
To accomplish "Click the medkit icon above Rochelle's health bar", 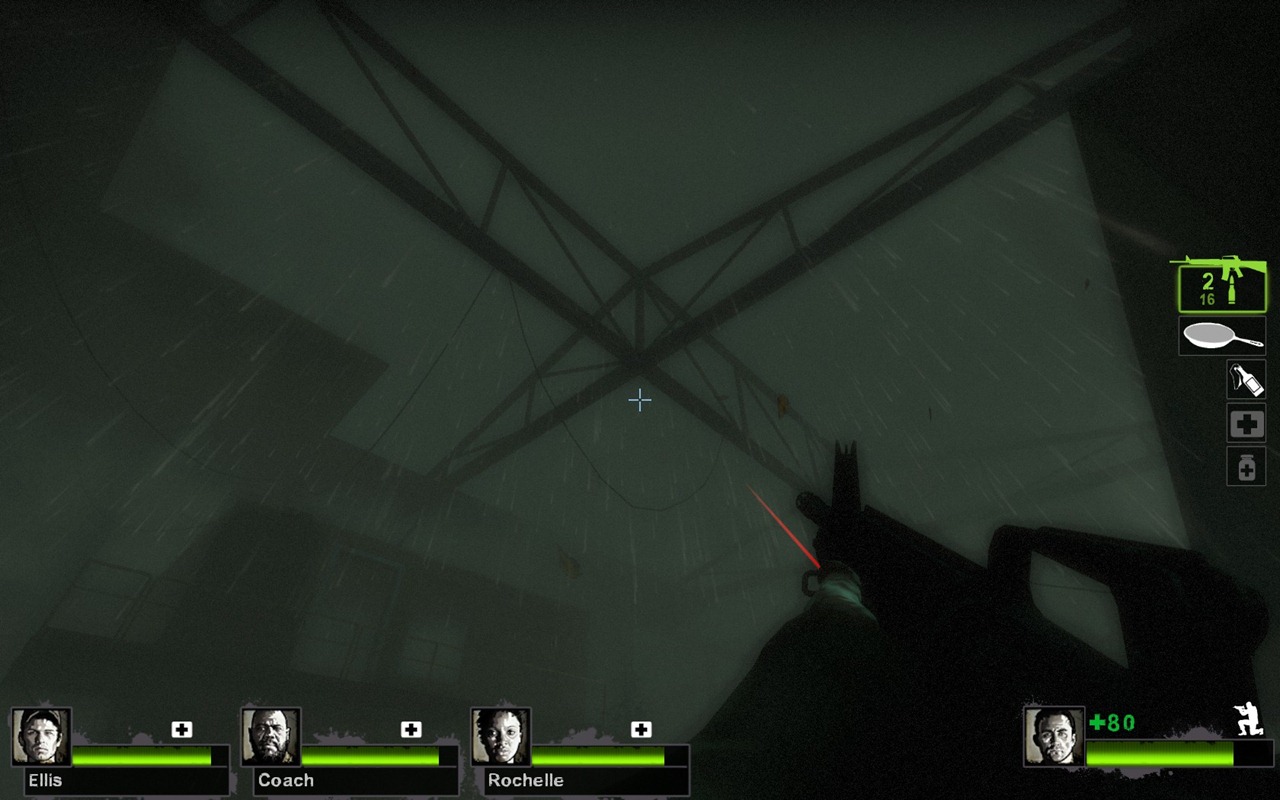I will tap(641, 729).
